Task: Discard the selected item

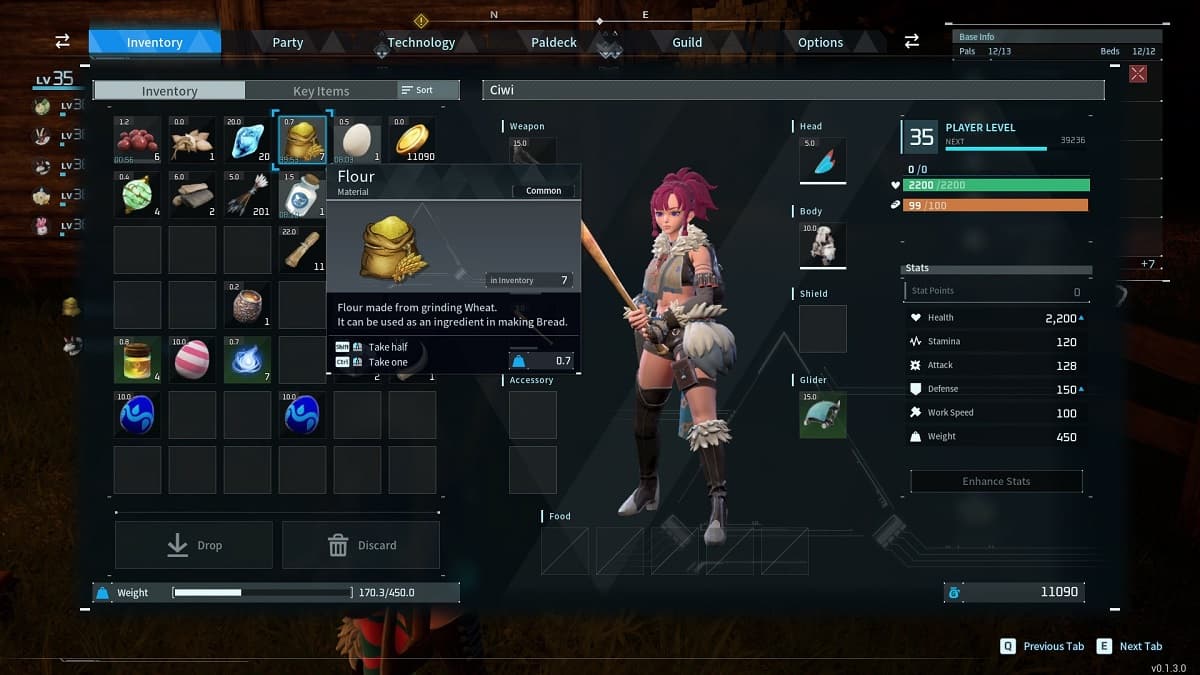Action: pos(361,545)
